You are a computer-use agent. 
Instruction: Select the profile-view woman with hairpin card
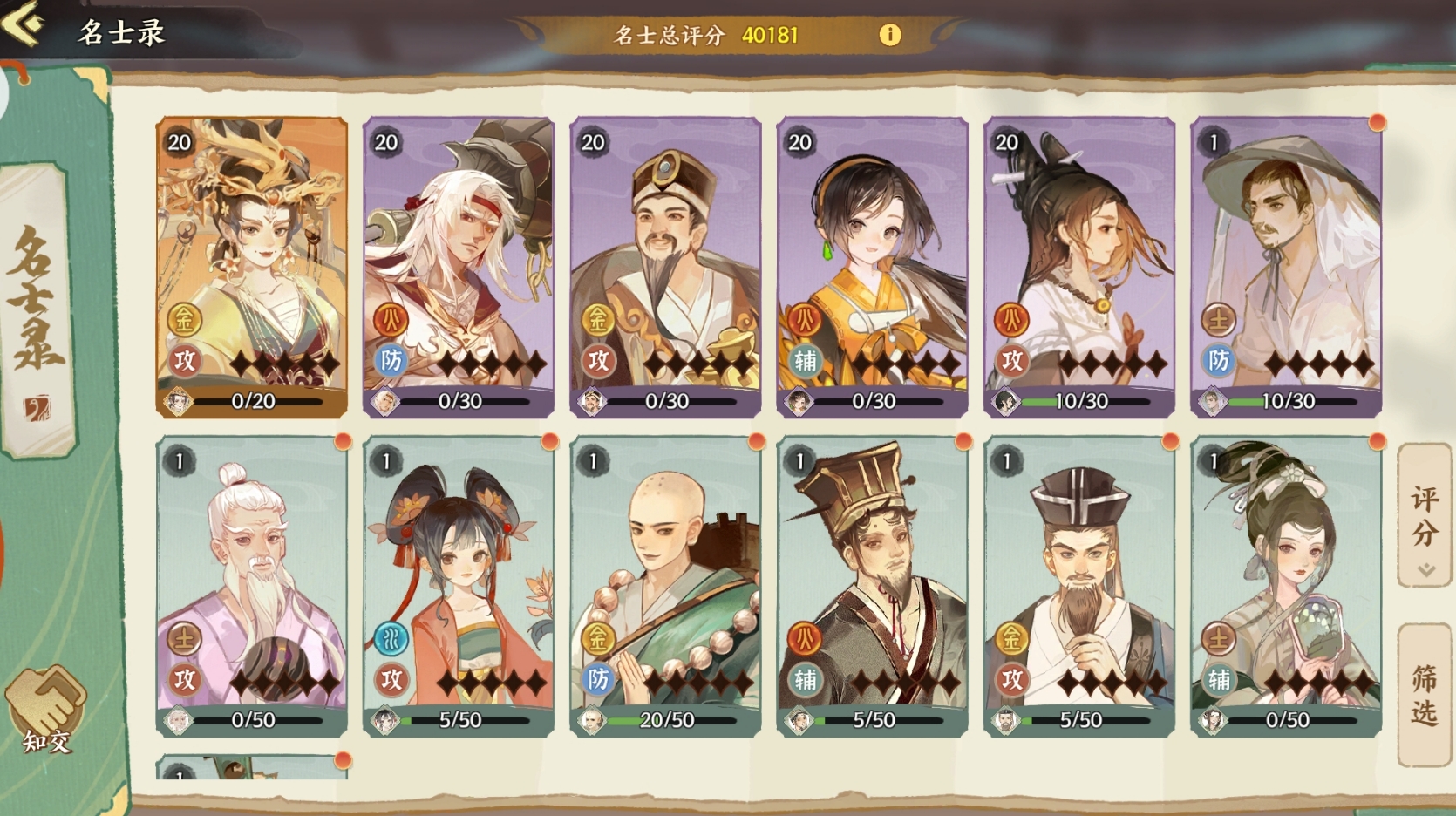tap(1079, 266)
